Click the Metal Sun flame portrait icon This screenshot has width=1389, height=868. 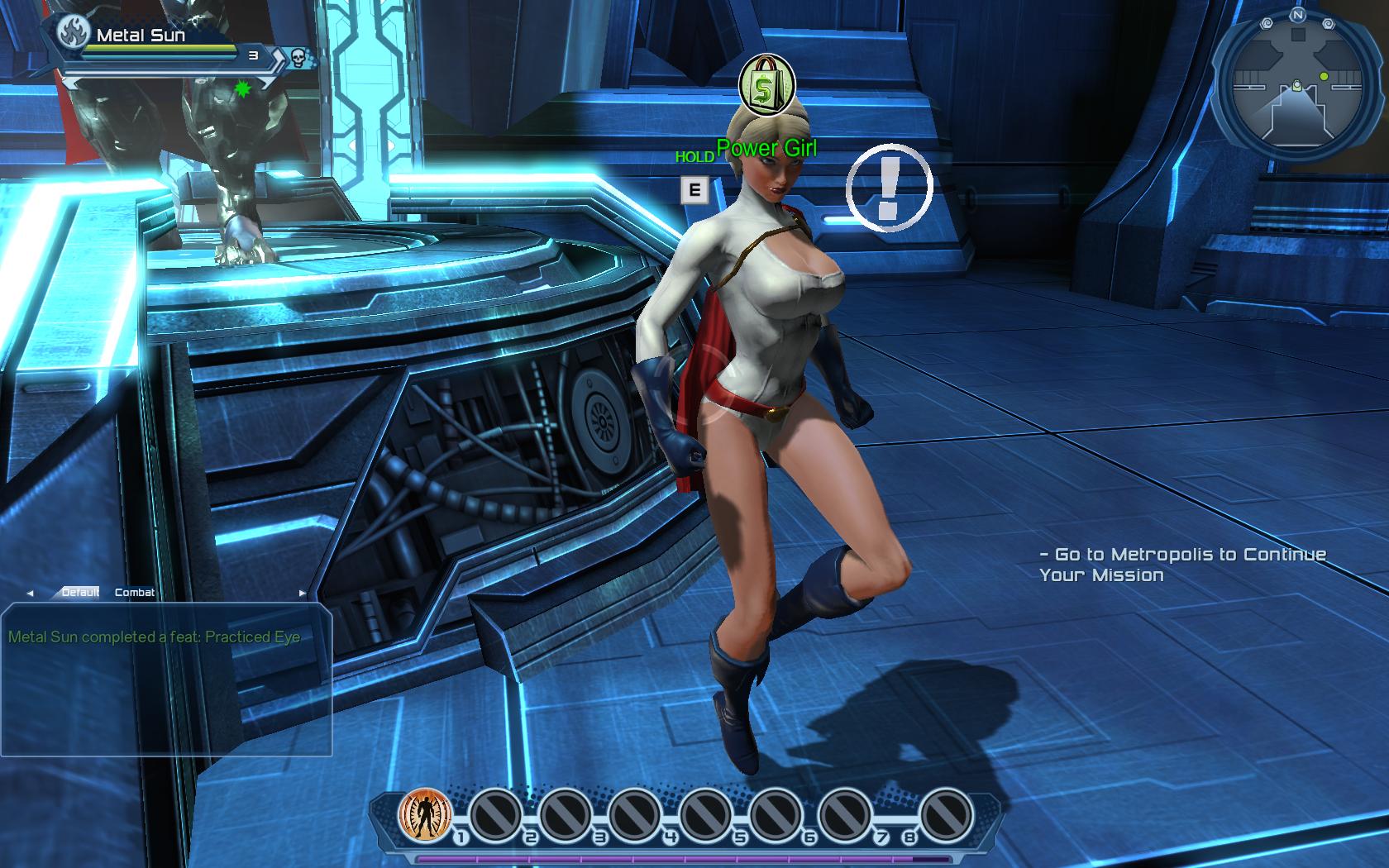pyautogui.click(x=75, y=34)
